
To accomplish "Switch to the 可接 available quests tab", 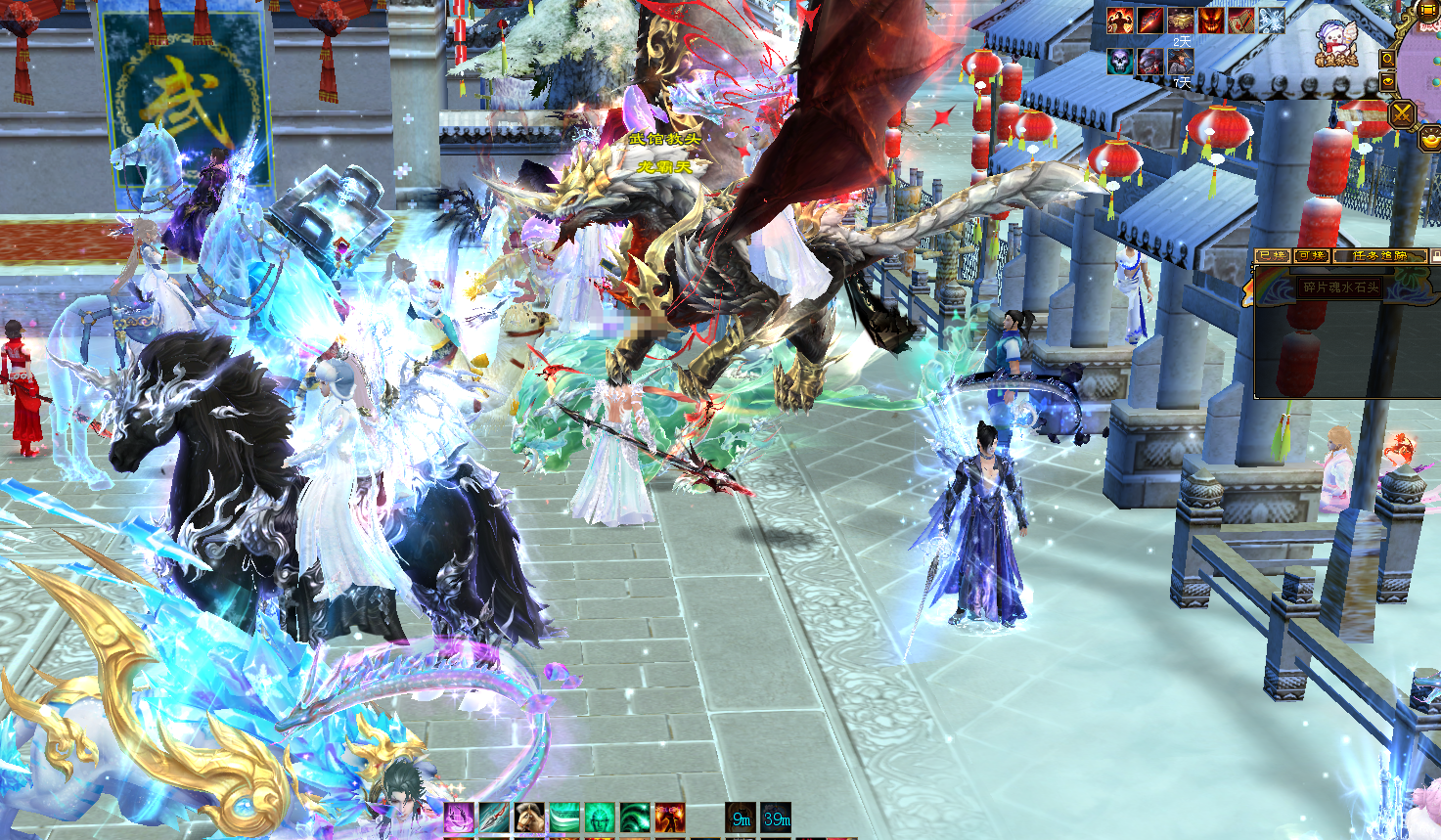I will (x=1310, y=256).
